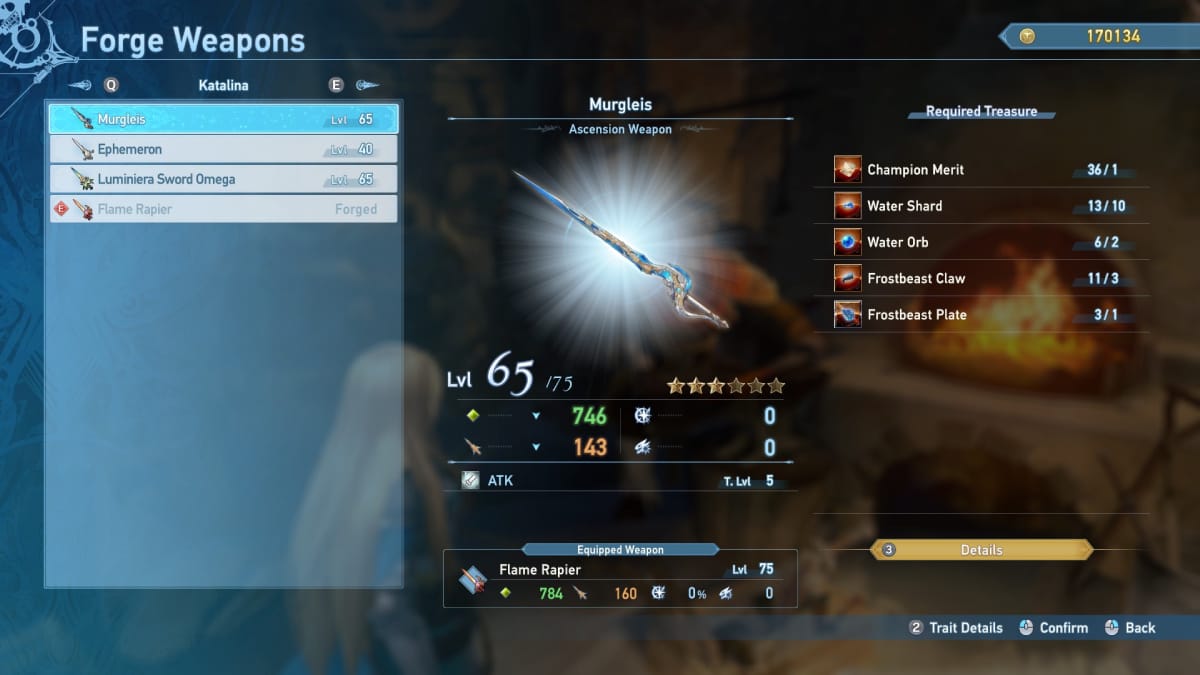Screen dimensions: 1200x675
Task: Click the Water Orb requirement row
Action: pyautogui.click(x=990, y=242)
